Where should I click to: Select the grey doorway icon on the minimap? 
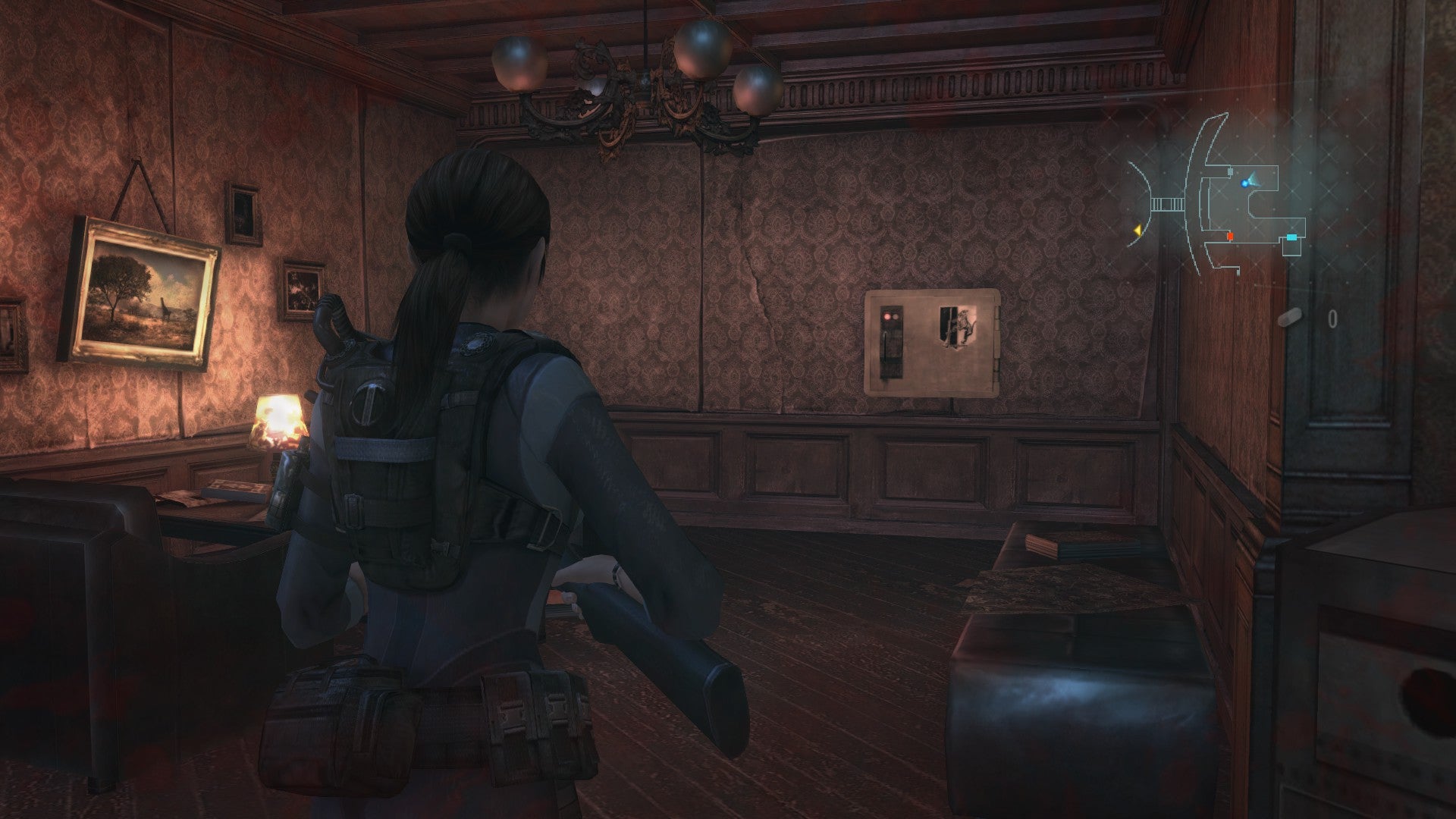[1230, 171]
